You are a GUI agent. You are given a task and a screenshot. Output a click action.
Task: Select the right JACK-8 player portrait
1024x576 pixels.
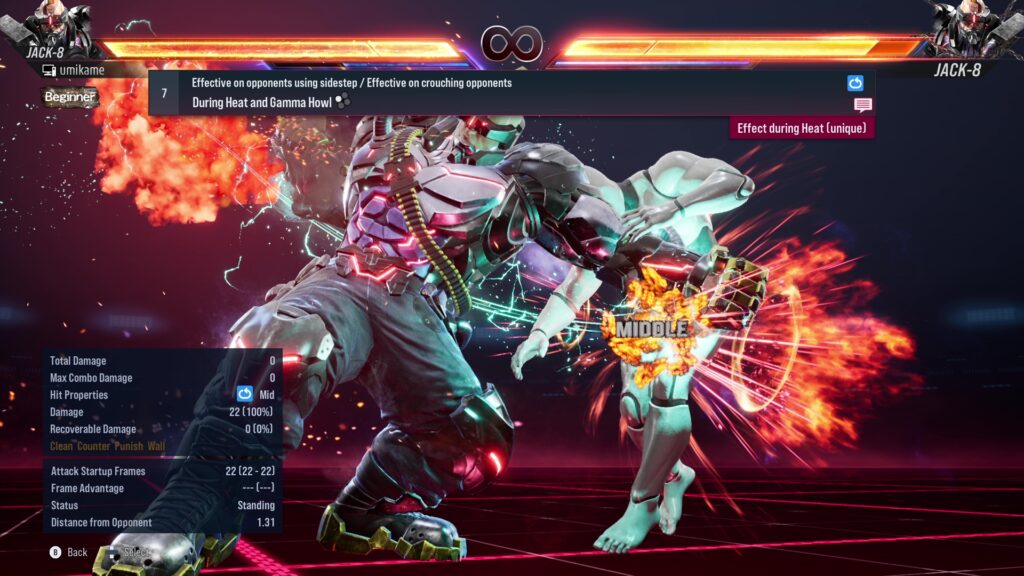point(970,26)
